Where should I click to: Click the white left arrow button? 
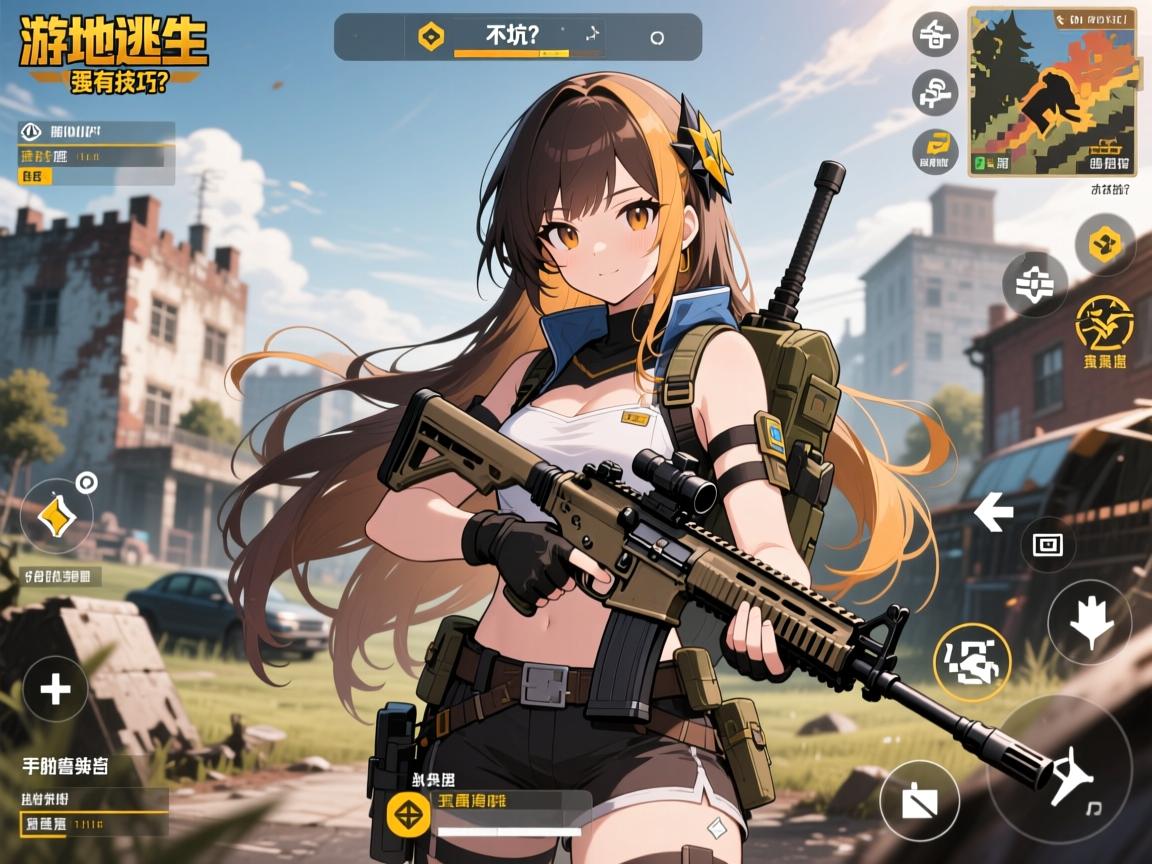coord(993,513)
